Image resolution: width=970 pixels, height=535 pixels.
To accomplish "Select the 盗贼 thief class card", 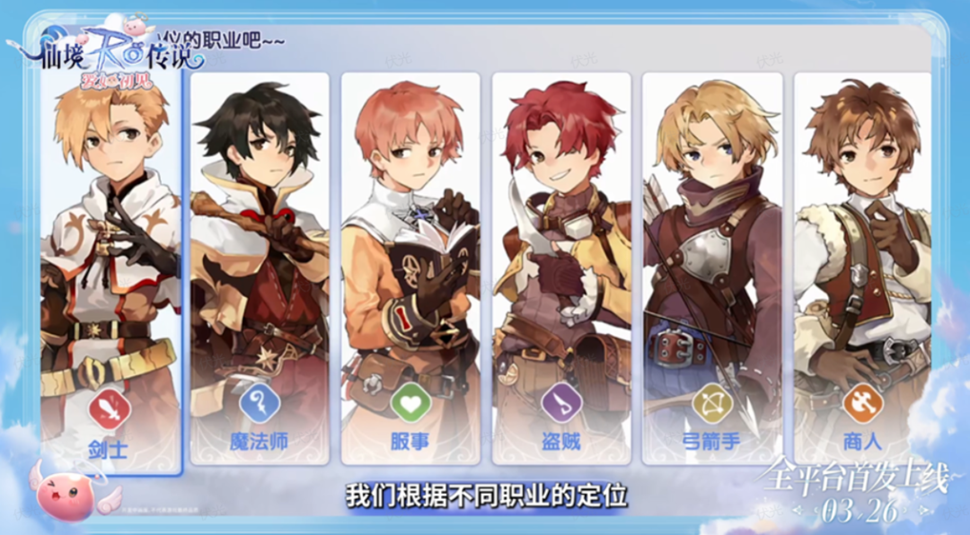I will click(561, 270).
